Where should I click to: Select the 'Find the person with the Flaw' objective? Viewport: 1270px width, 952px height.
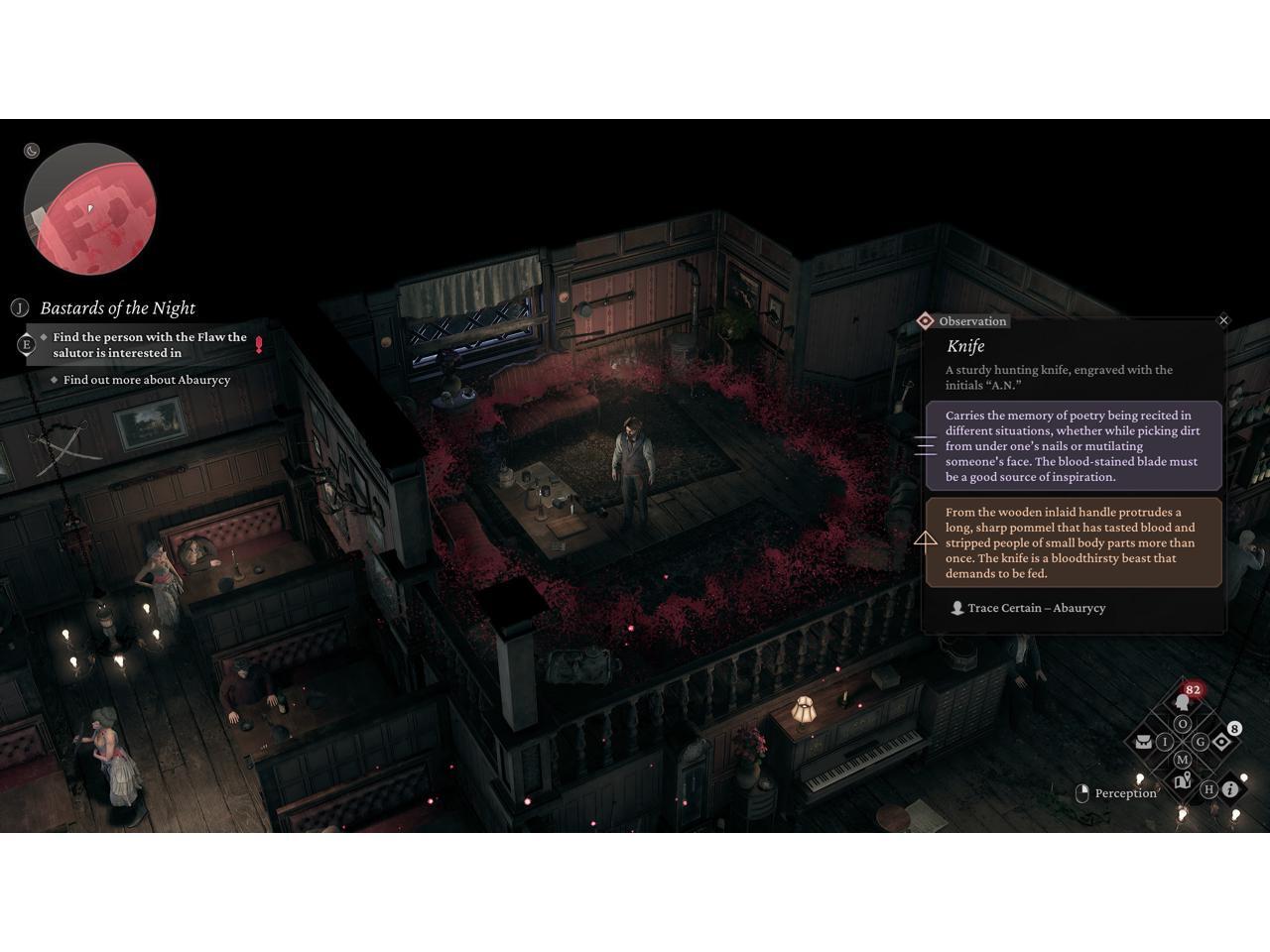pos(149,345)
